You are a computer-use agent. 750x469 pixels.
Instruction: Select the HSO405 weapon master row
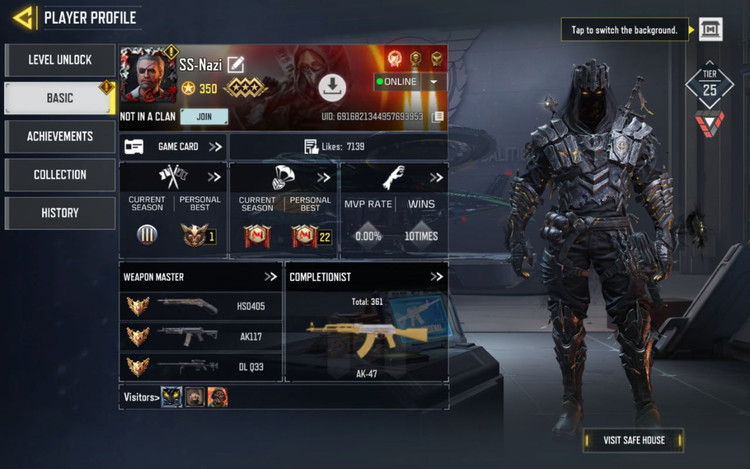[200, 306]
